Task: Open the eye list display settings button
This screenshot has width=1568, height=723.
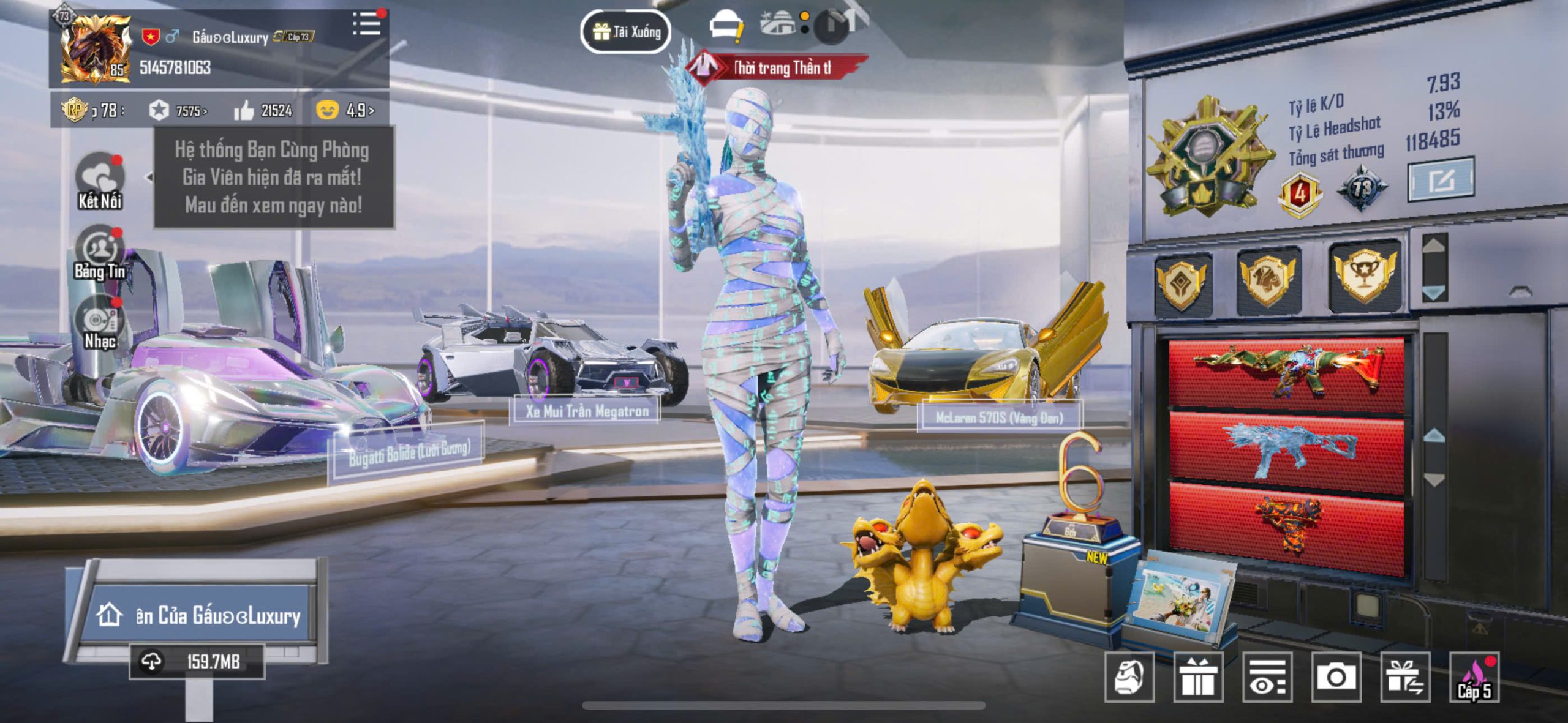Action: tap(1267, 676)
